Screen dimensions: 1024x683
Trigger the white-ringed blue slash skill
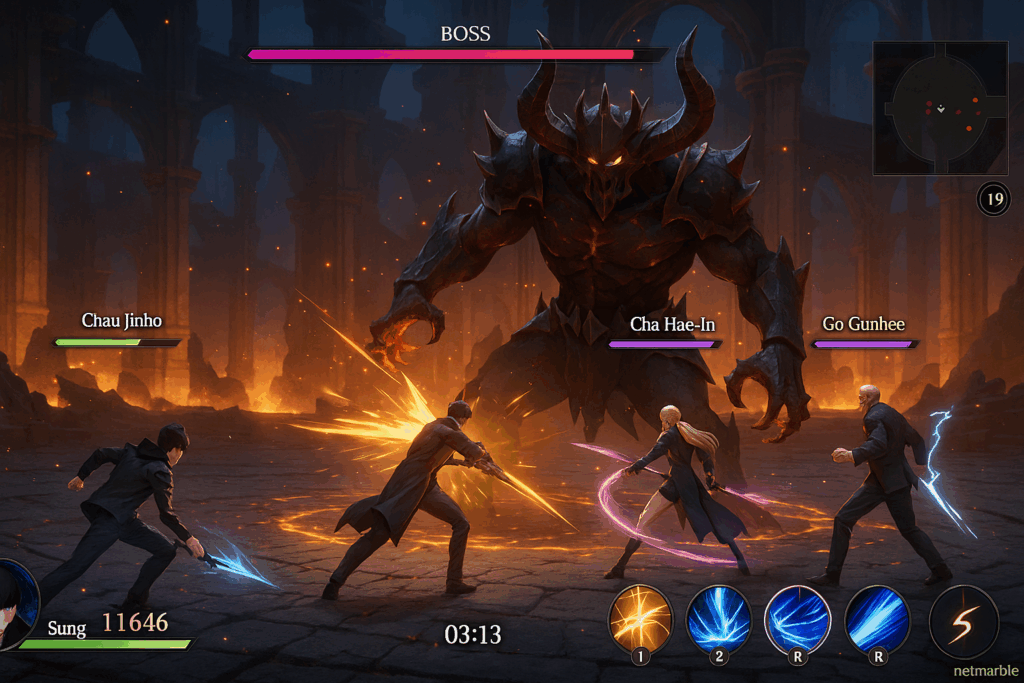pyautogui.click(x=797, y=618)
